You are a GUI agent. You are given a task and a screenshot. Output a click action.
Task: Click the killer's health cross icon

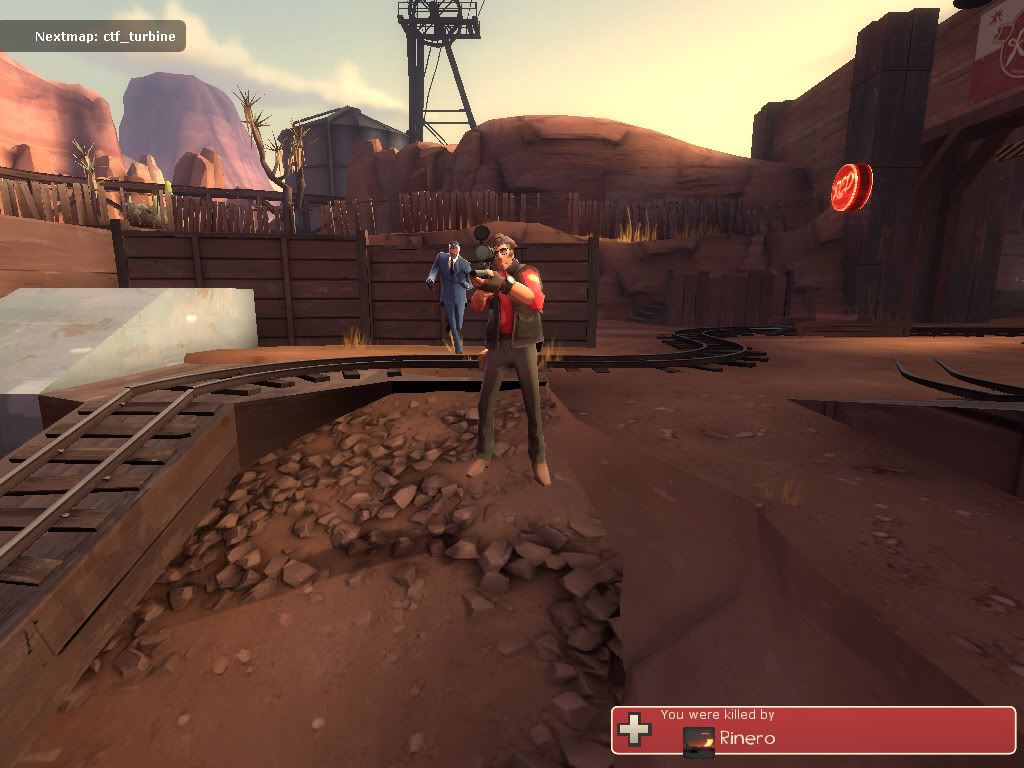pyautogui.click(x=633, y=729)
